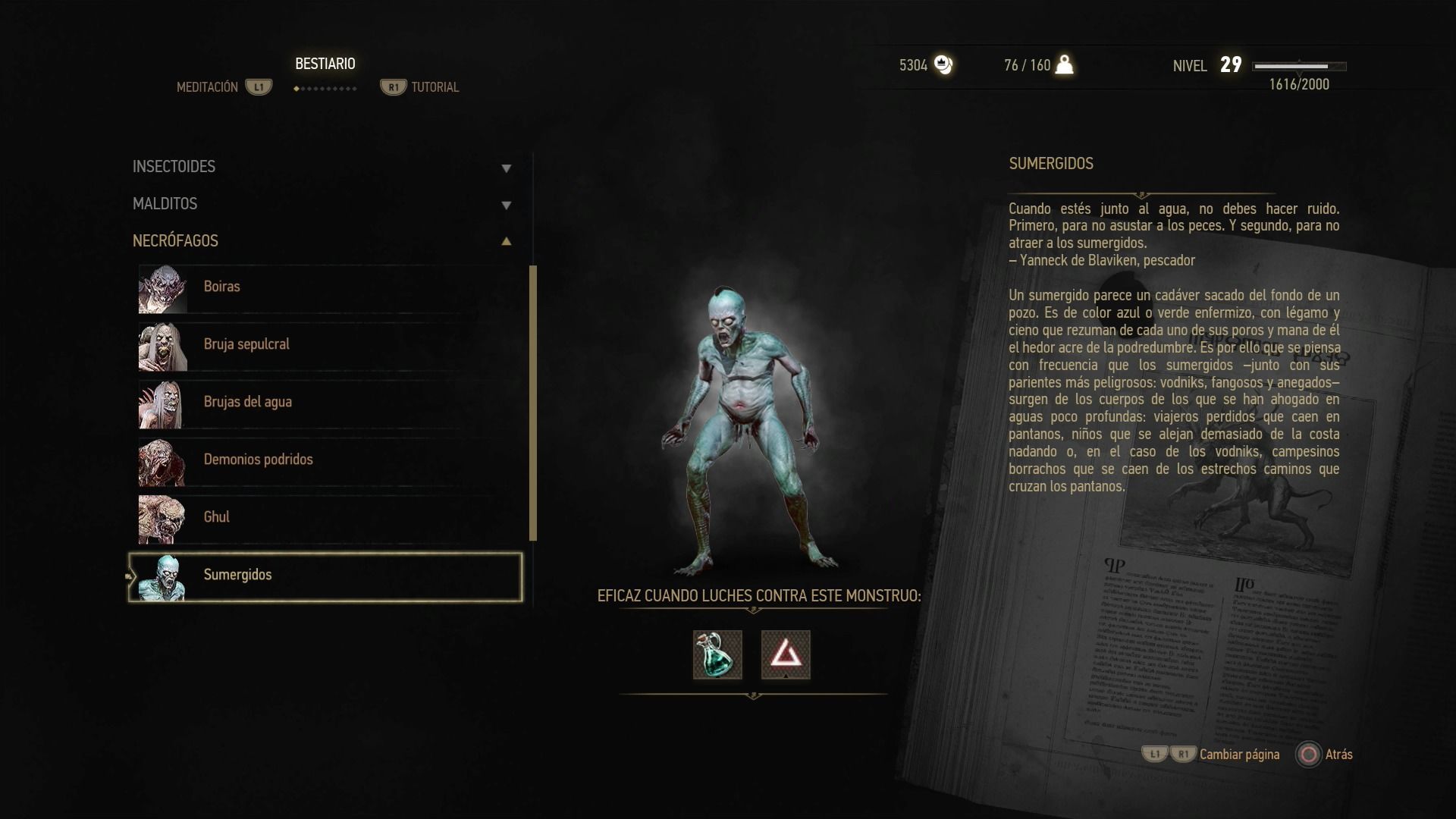The image size is (1456, 819).
Task: Select the Boiras bestiary entry
Action: pos(326,287)
